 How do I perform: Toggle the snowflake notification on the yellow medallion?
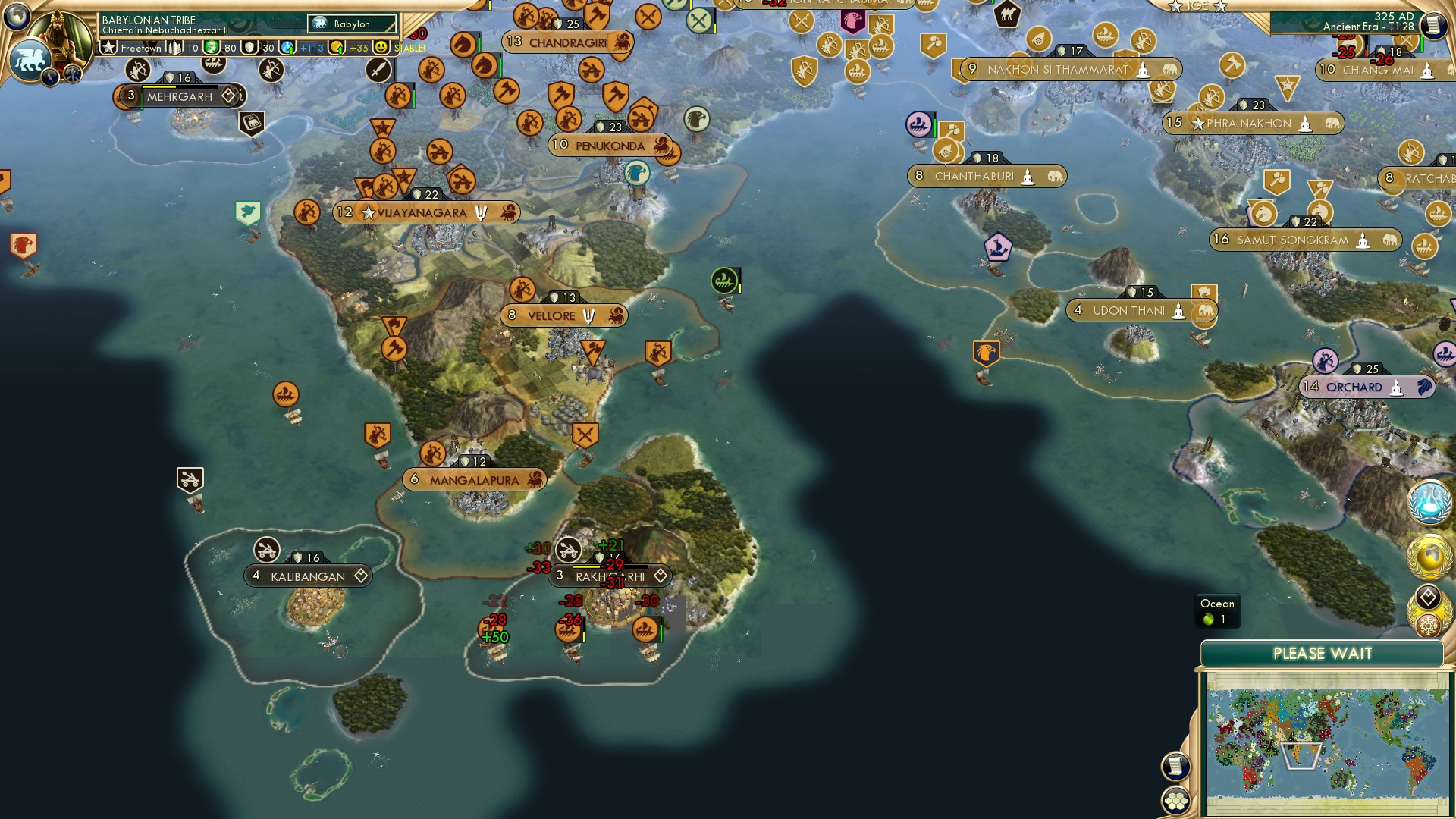click(x=1429, y=625)
